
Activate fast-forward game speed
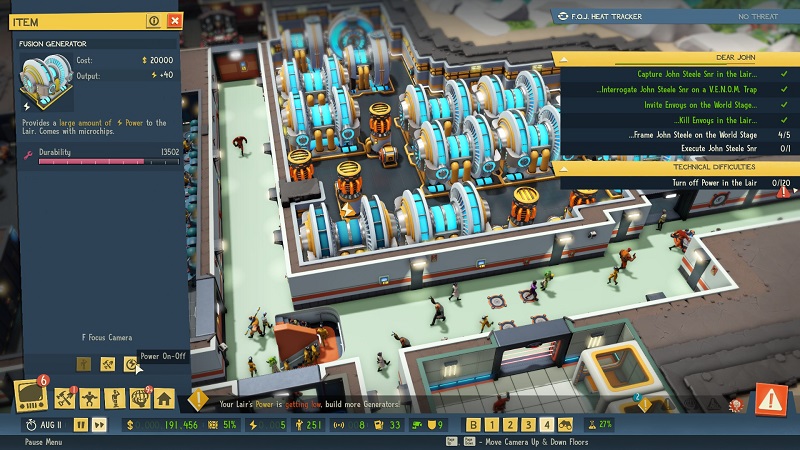pyautogui.click(x=99, y=425)
